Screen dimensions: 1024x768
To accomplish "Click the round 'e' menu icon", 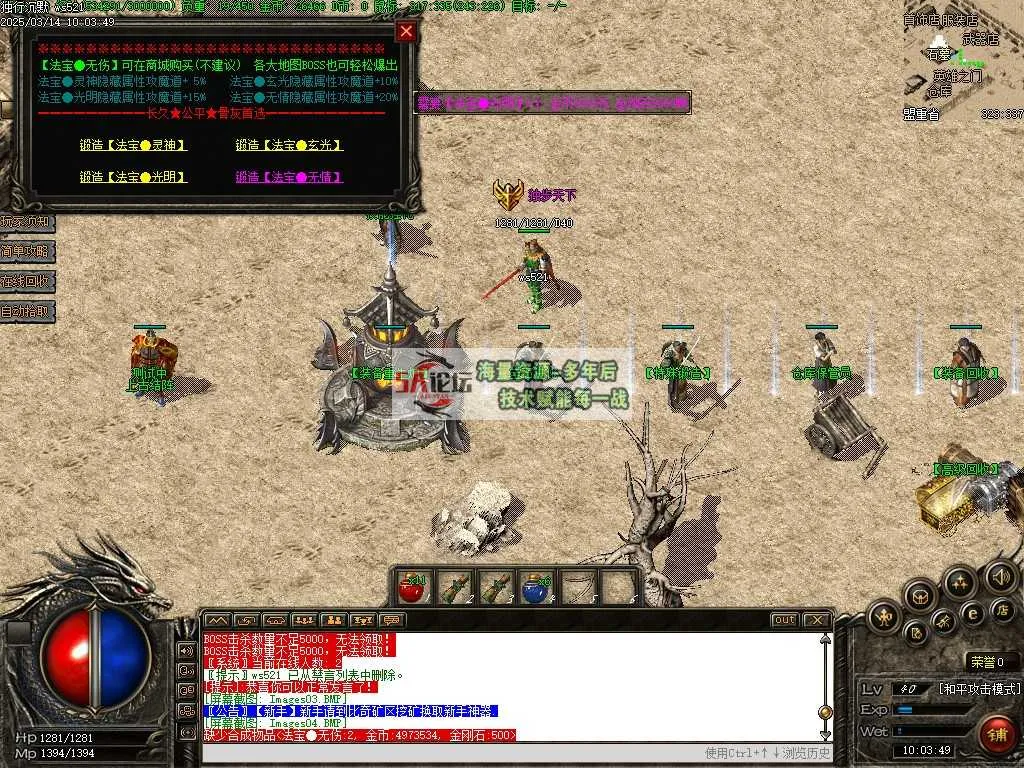I will click(x=972, y=614).
